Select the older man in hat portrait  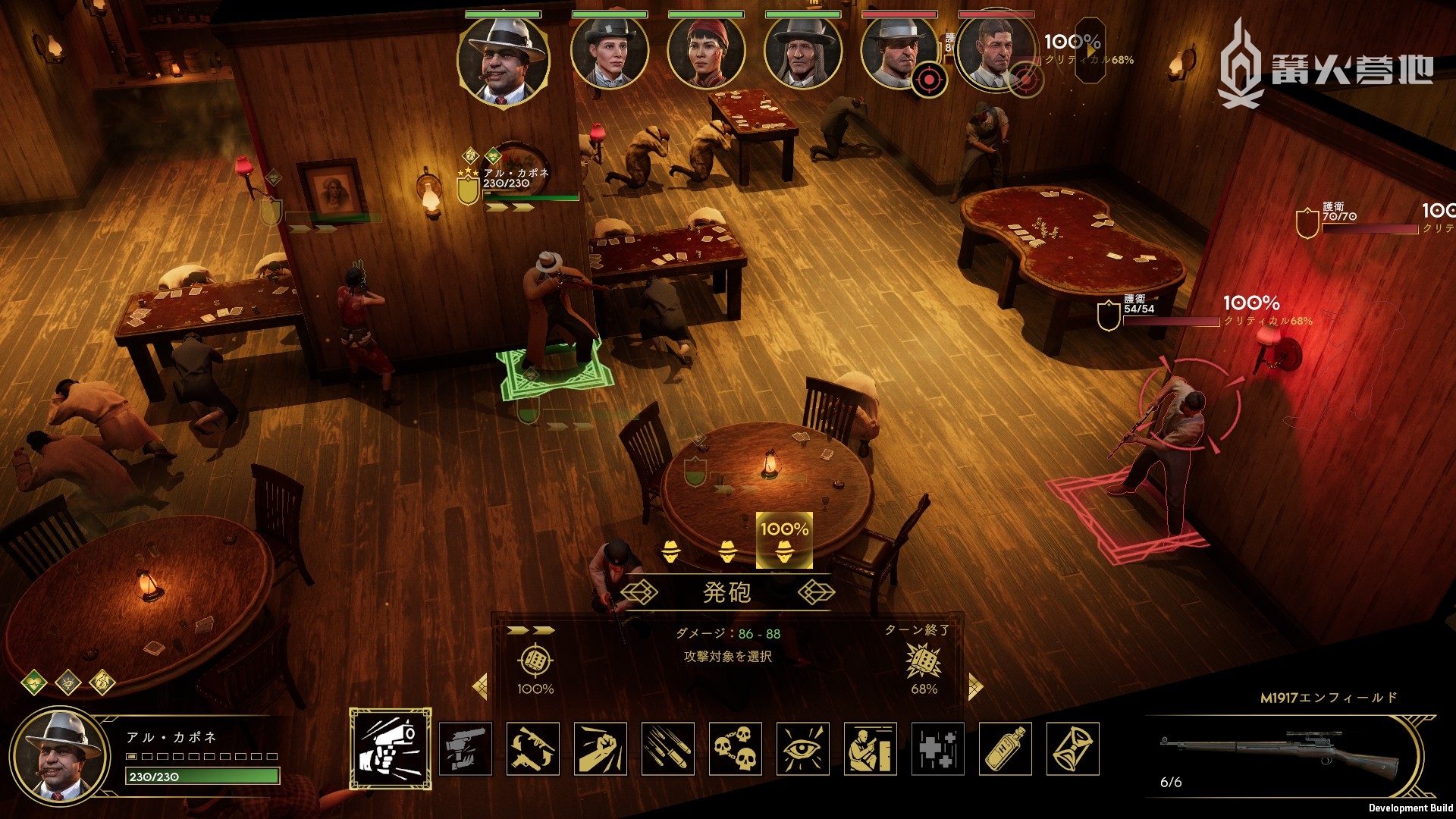coord(802,53)
